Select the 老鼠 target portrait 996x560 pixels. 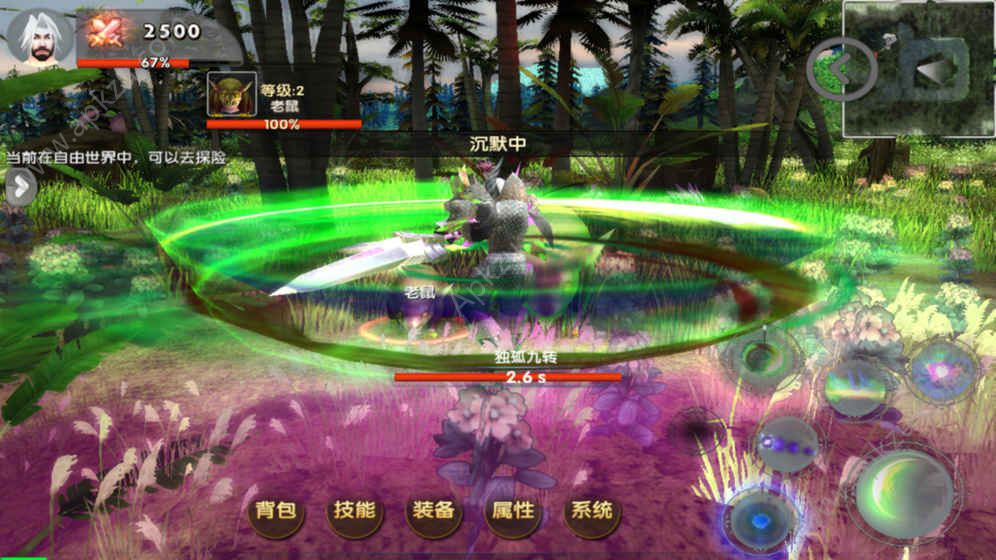(x=232, y=94)
